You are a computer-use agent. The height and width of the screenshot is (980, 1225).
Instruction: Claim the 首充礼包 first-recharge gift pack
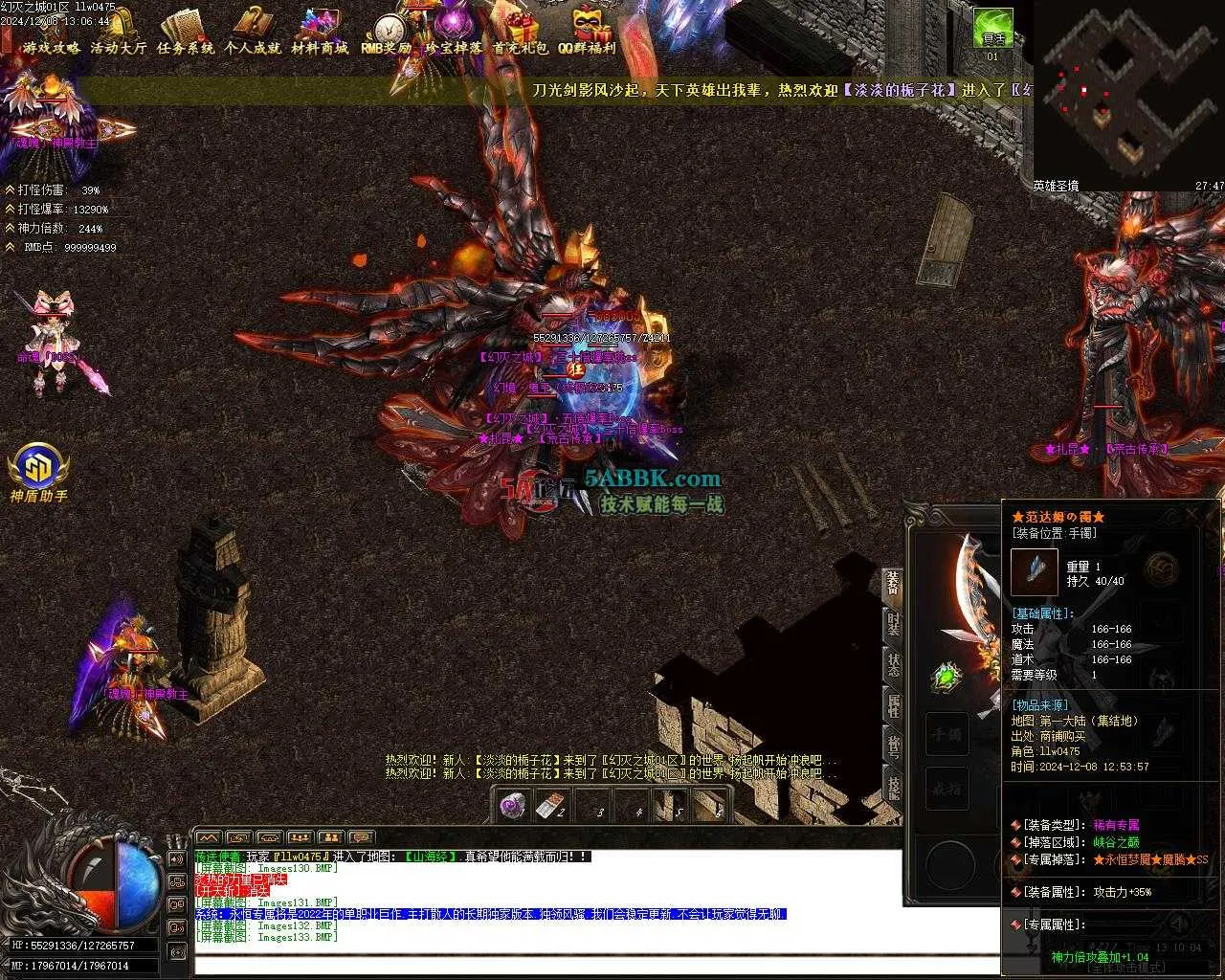click(521, 33)
